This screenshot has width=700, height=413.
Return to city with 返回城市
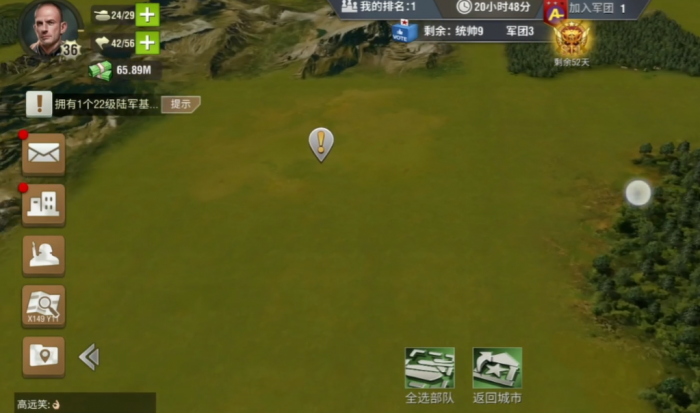tap(497, 375)
